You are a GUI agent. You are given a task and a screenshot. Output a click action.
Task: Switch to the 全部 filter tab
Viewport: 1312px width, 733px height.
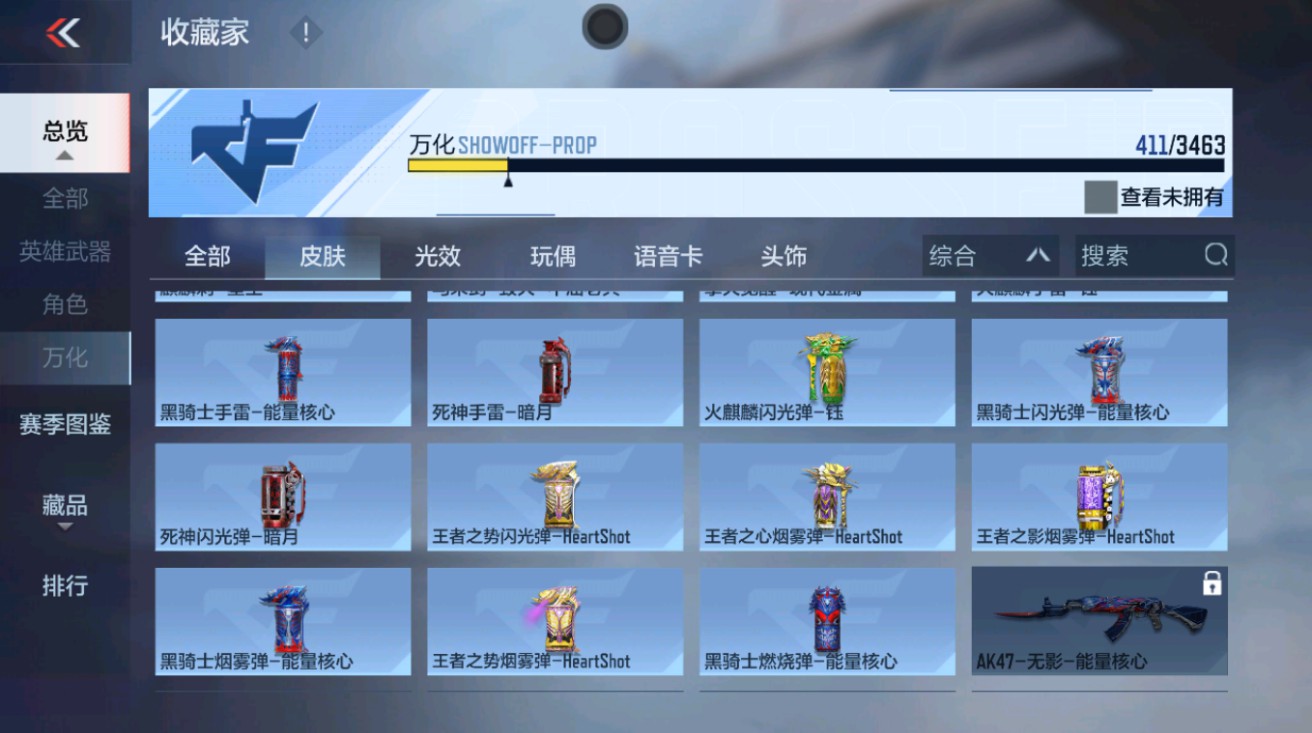207,256
